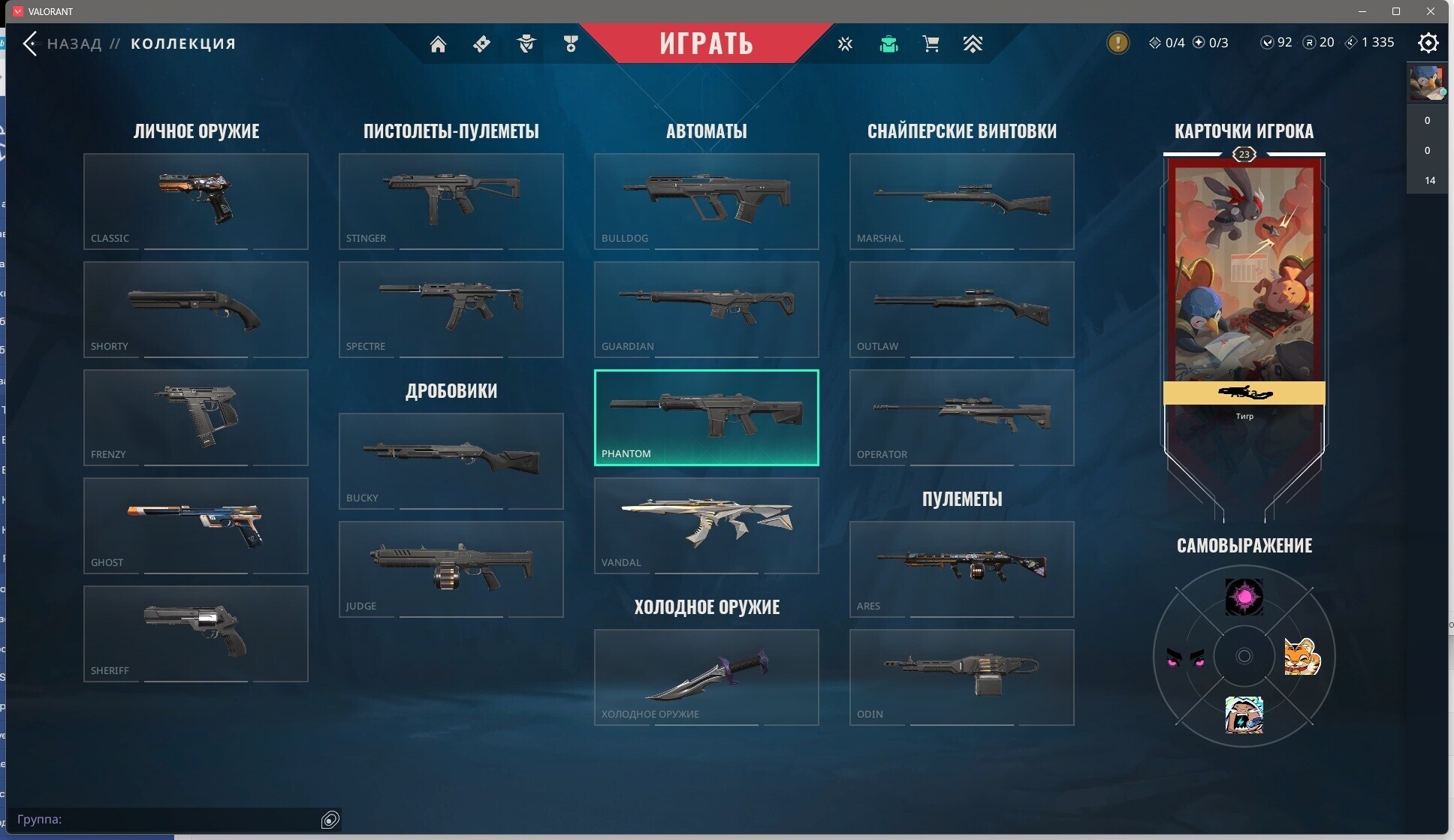Select the Classic pistol slot
Viewport: 1454px width, 840px height.
pyautogui.click(x=196, y=201)
